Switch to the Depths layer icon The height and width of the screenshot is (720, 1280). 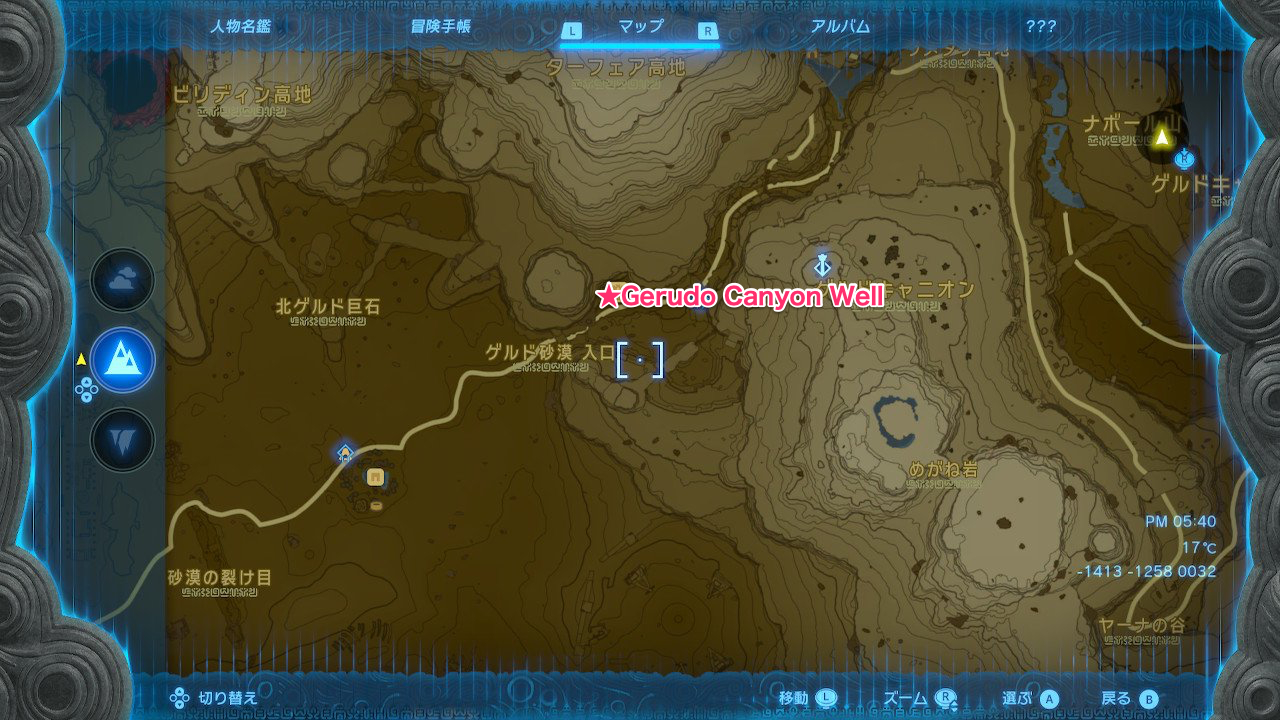coord(121,441)
